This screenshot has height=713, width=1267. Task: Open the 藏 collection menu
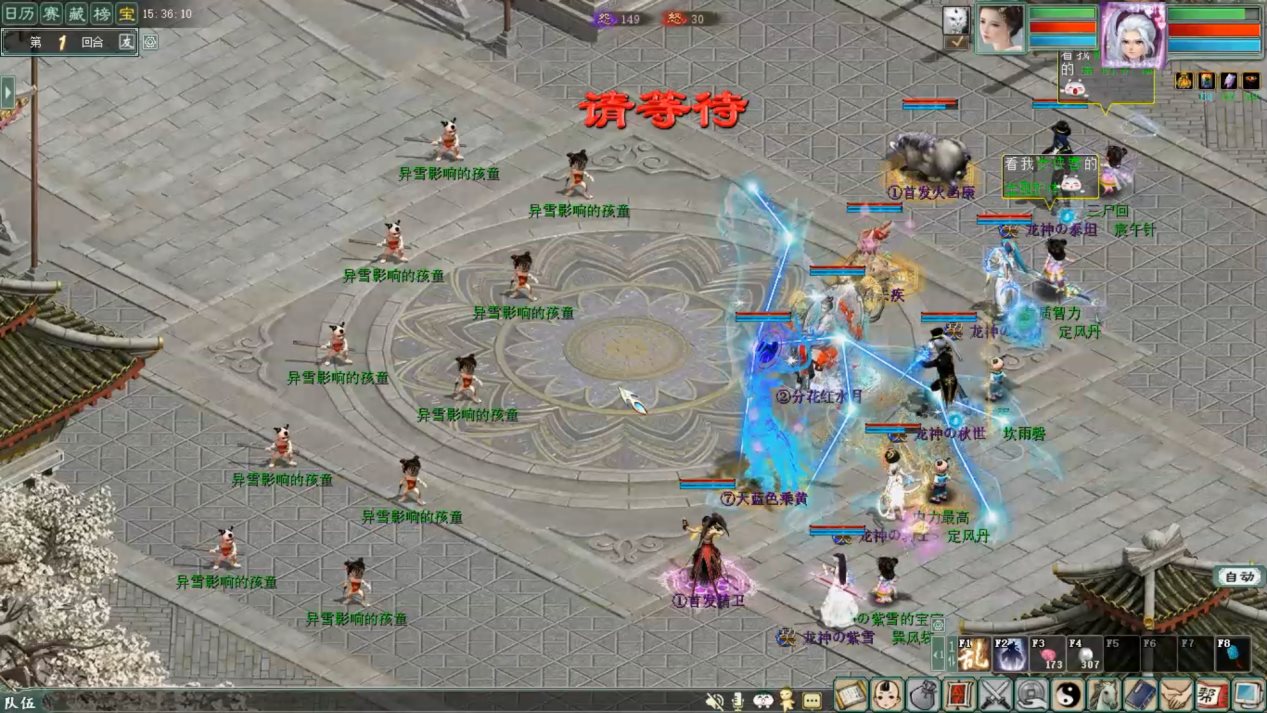pos(77,14)
